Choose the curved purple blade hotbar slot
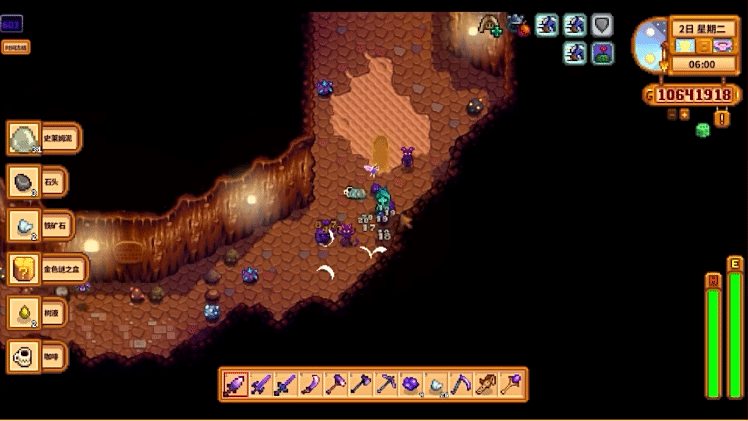The image size is (748, 421). click(310, 384)
